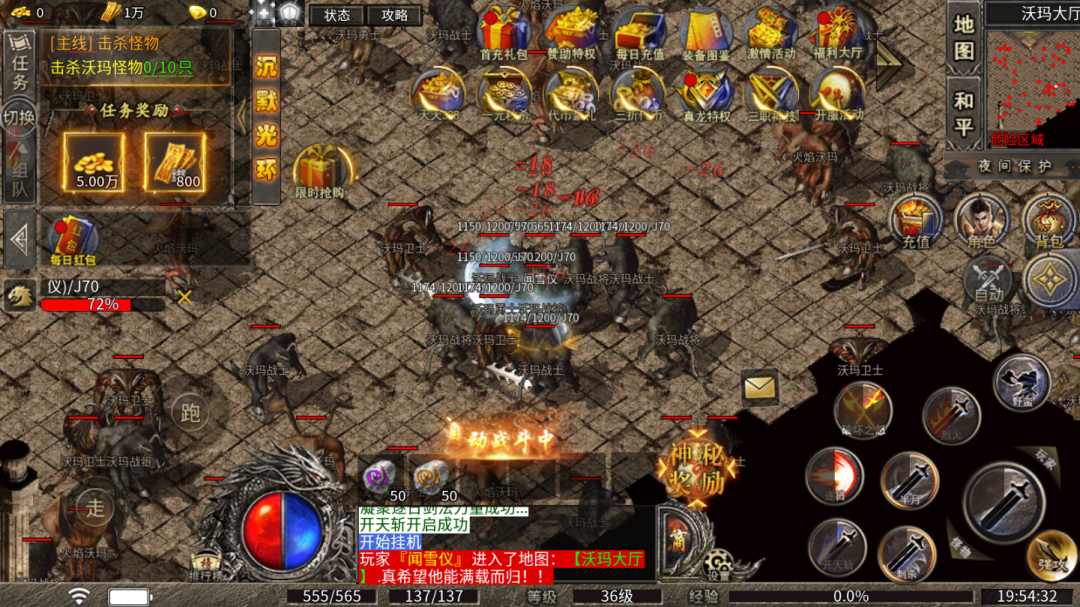Screen dimensions: 1080x607
Task: Open the 首充礼包 first-recharge gift pack
Action: [503, 33]
